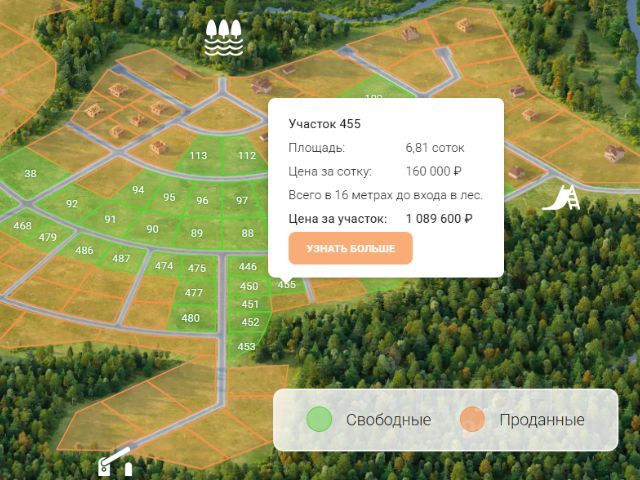Select free plot 89
The image size is (640, 480).
[197, 233]
